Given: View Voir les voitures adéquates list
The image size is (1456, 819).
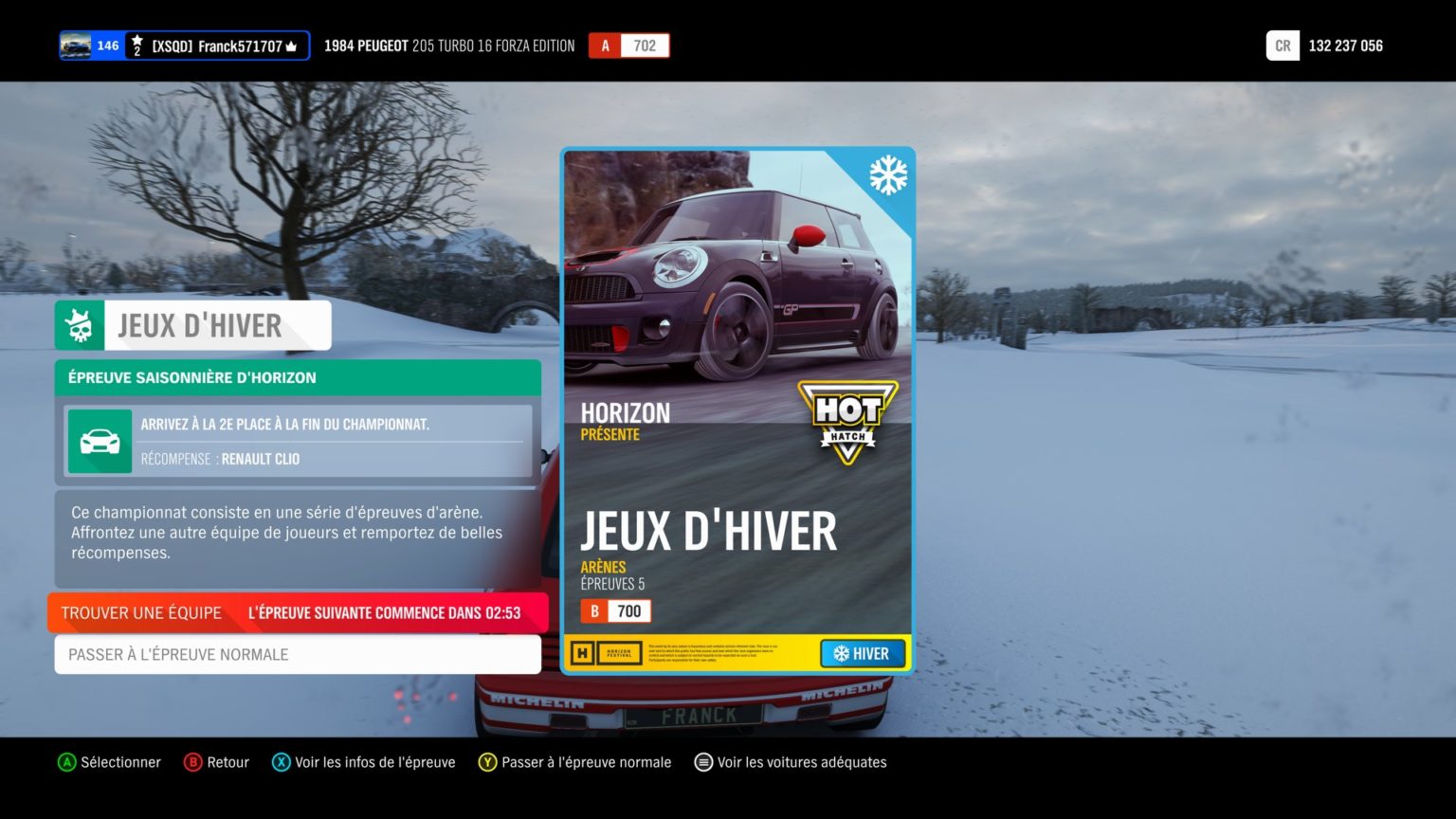Looking at the screenshot, I should point(791,762).
